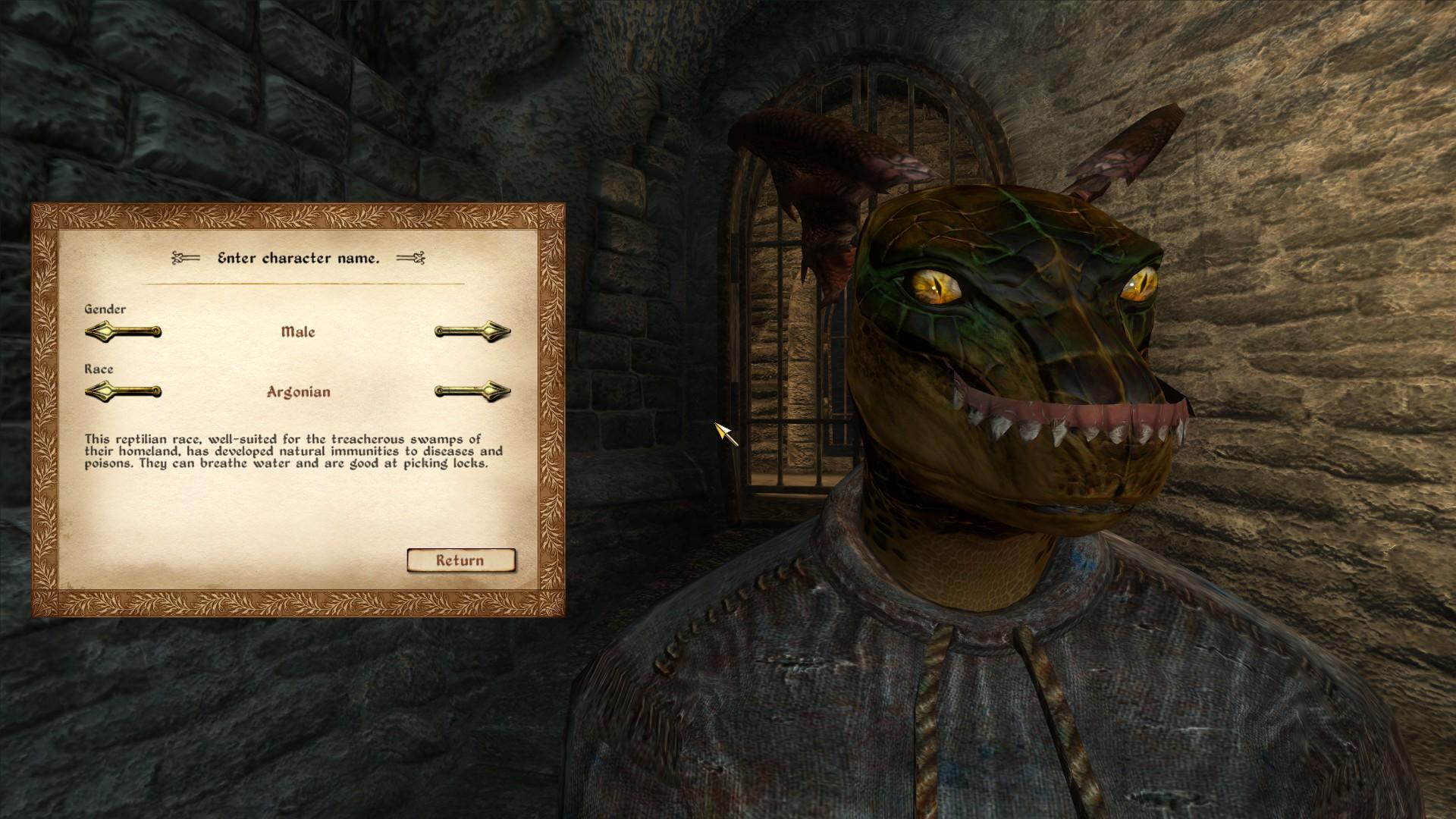This screenshot has height=819, width=1456.
Task: Switch to the next gender option
Action: click(472, 331)
